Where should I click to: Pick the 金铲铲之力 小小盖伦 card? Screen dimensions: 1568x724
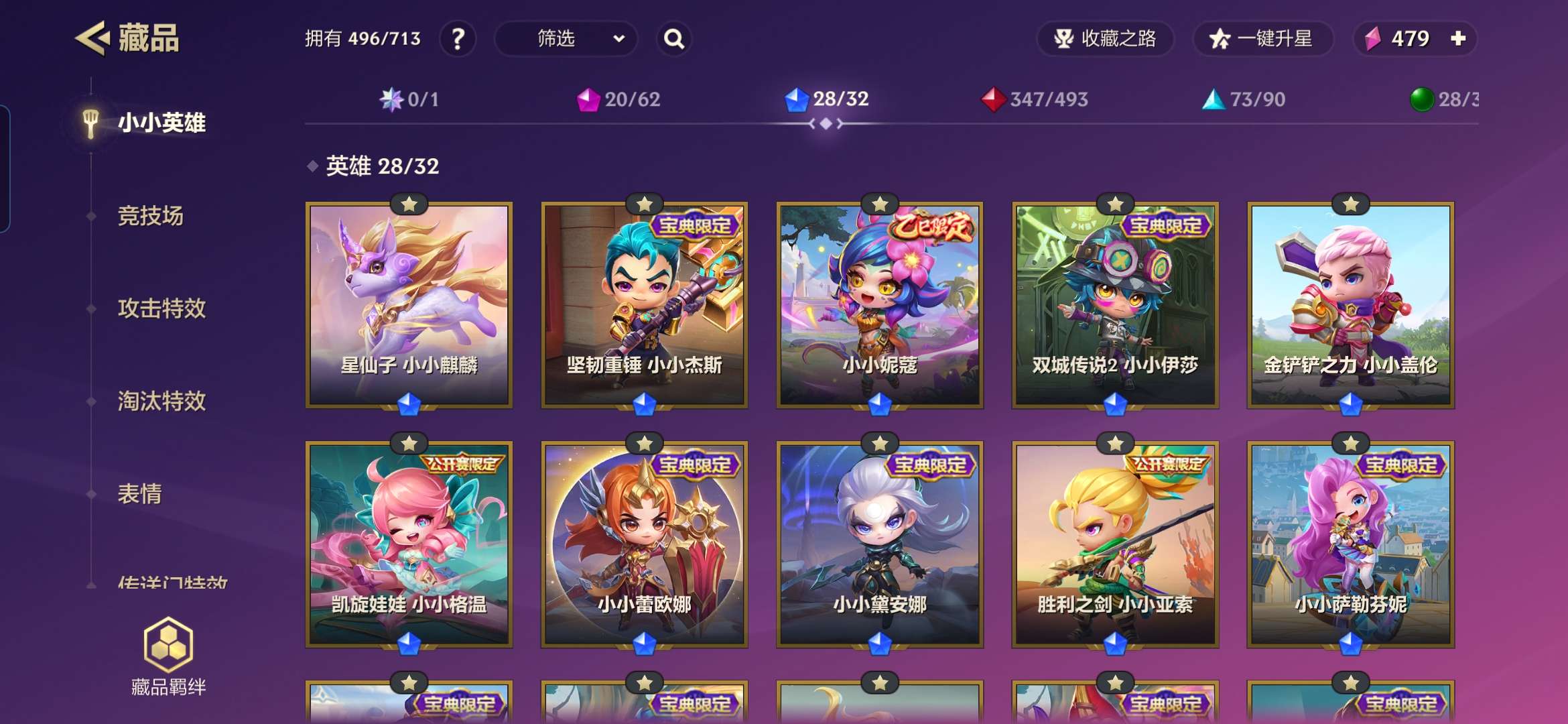coord(1350,305)
